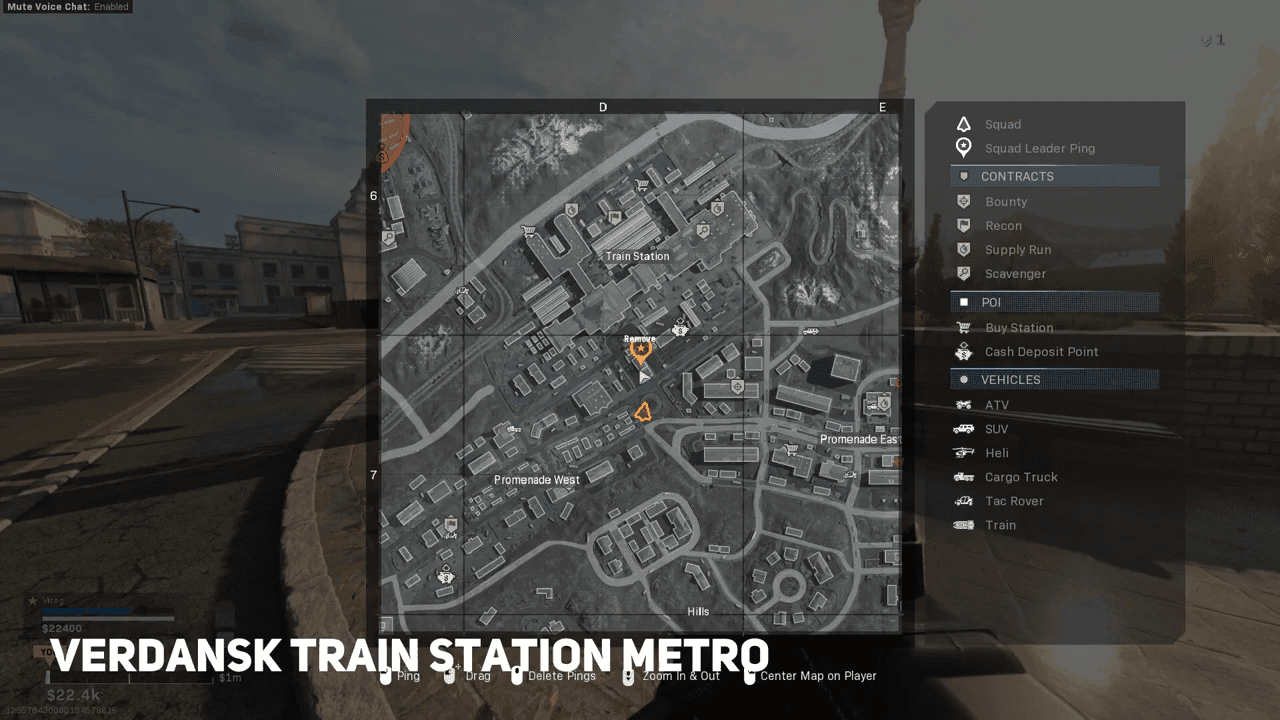The height and width of the screenshot is (720, 1280).
Task: Click the Recon contract icon
Action: (961, 225)
